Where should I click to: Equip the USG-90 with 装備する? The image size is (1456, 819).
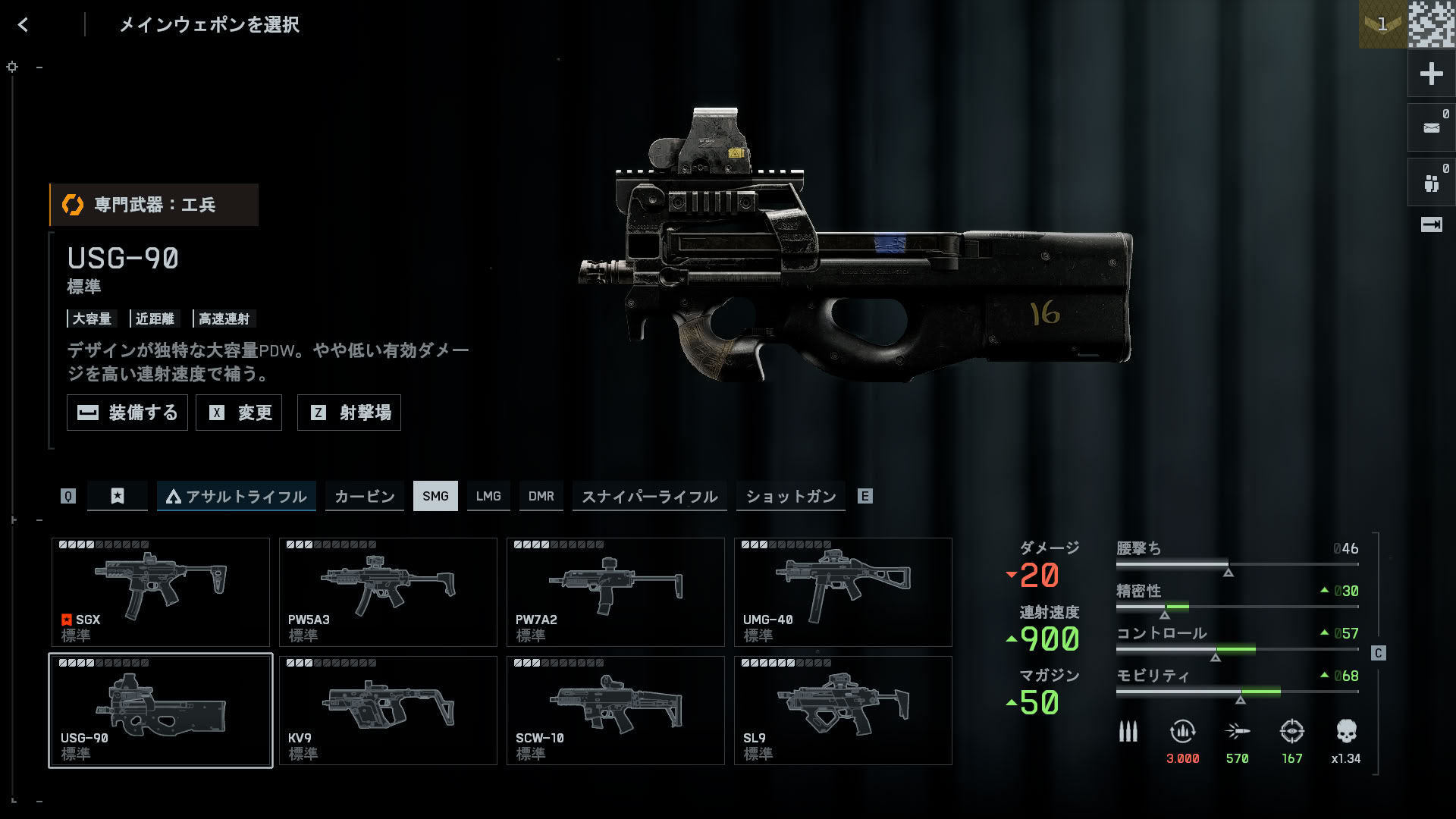[x=127, y=413]
